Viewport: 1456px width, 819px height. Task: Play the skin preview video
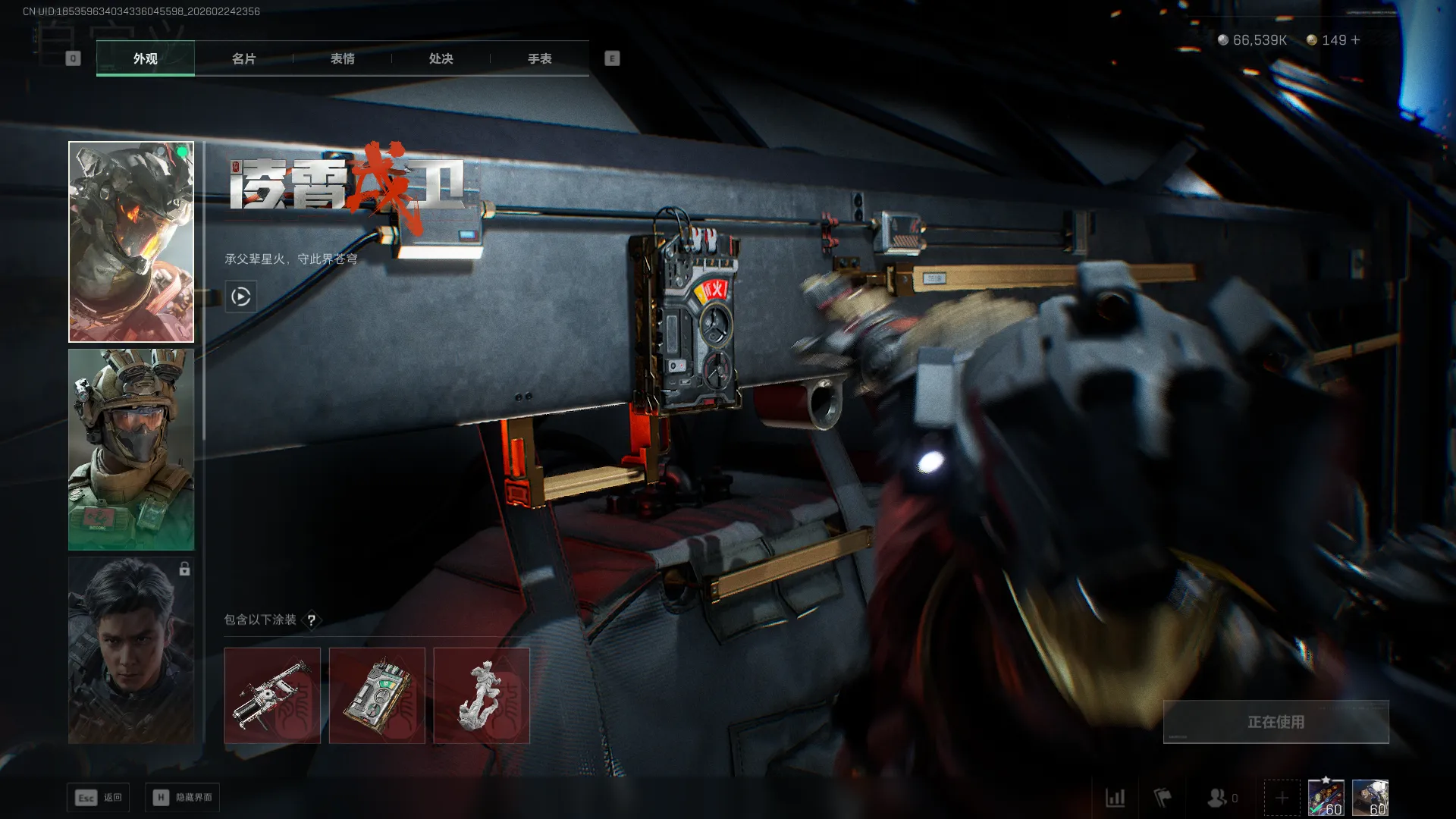(x=241, y=297)
